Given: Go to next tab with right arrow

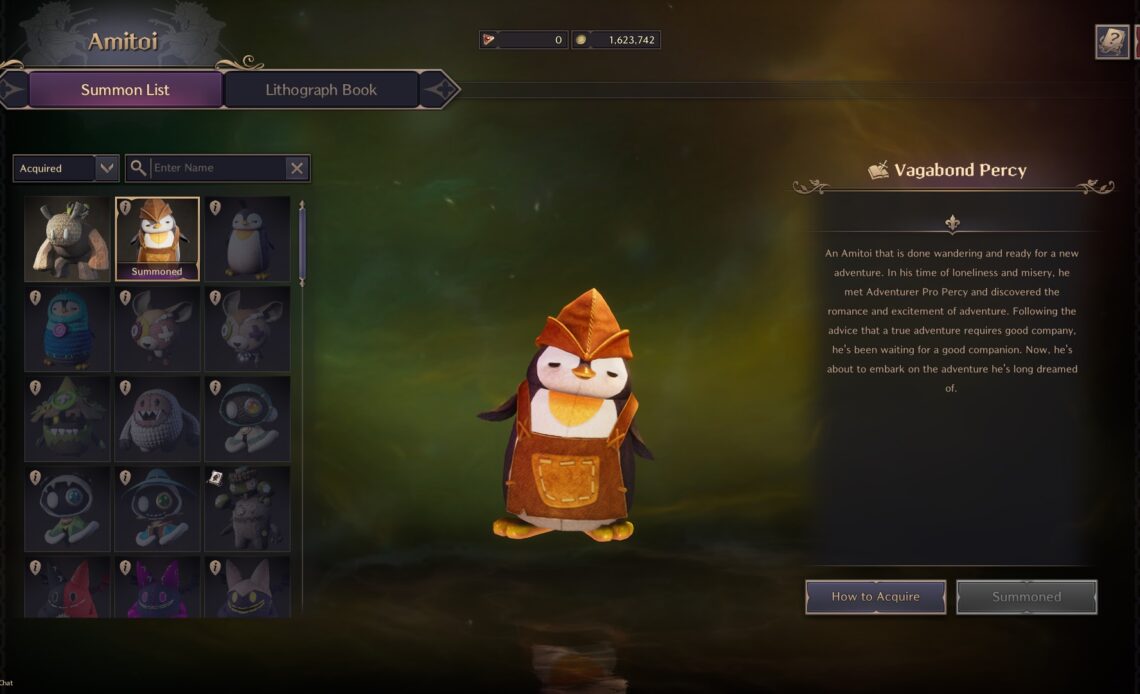Looking at the screenshot, I should [438, 90].
